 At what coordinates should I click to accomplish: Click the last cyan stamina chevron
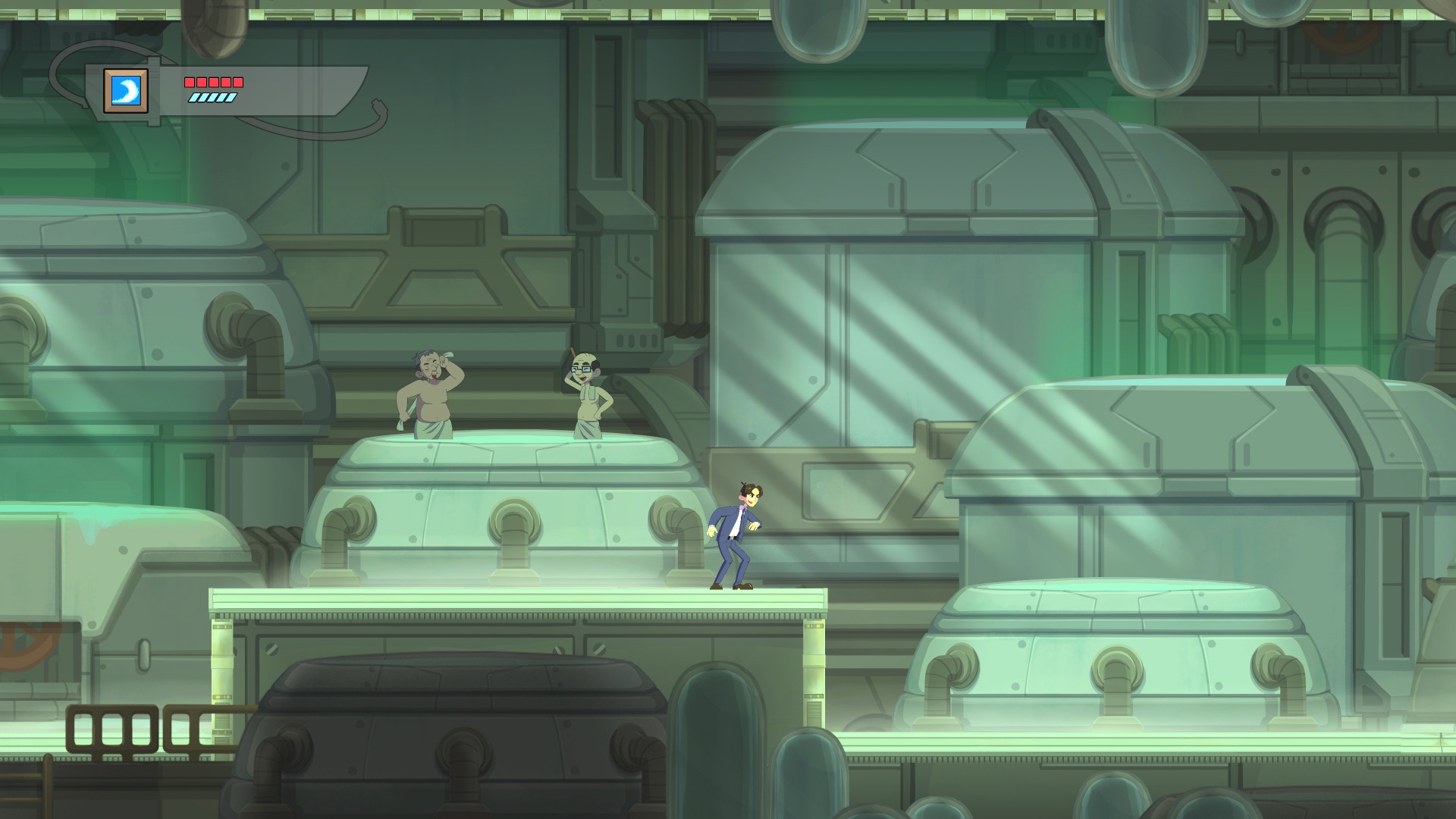[x=231, y=97]
